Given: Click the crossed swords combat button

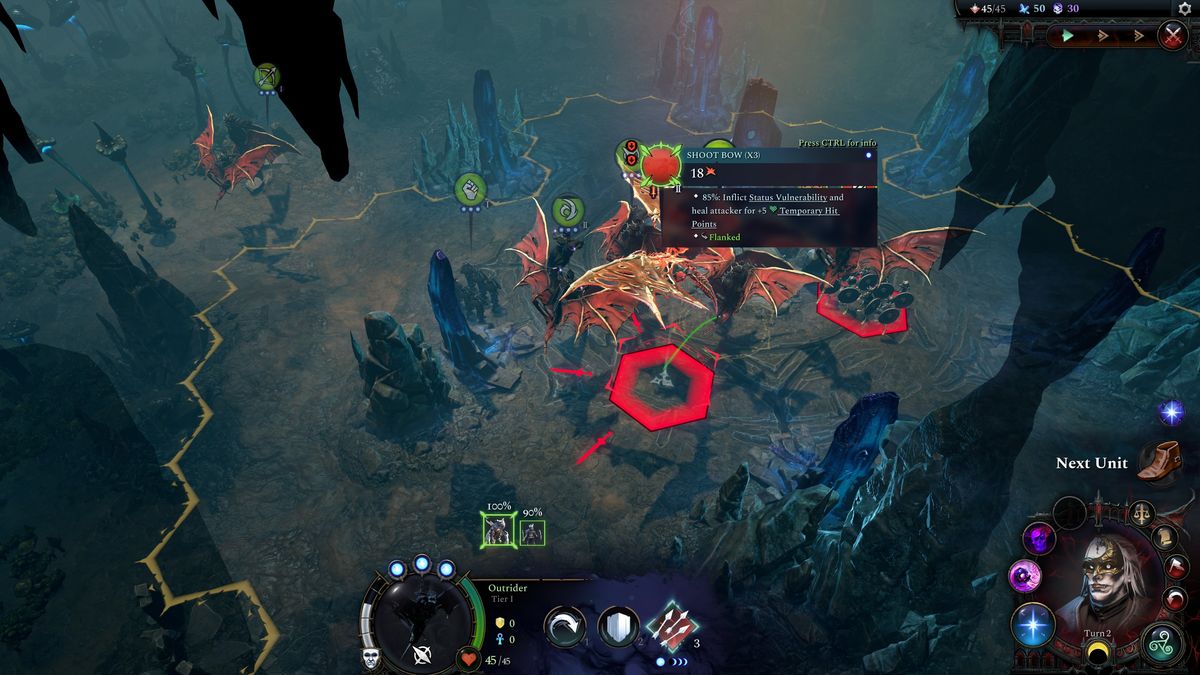Looking at the screenshot, I should (1172, 36).
